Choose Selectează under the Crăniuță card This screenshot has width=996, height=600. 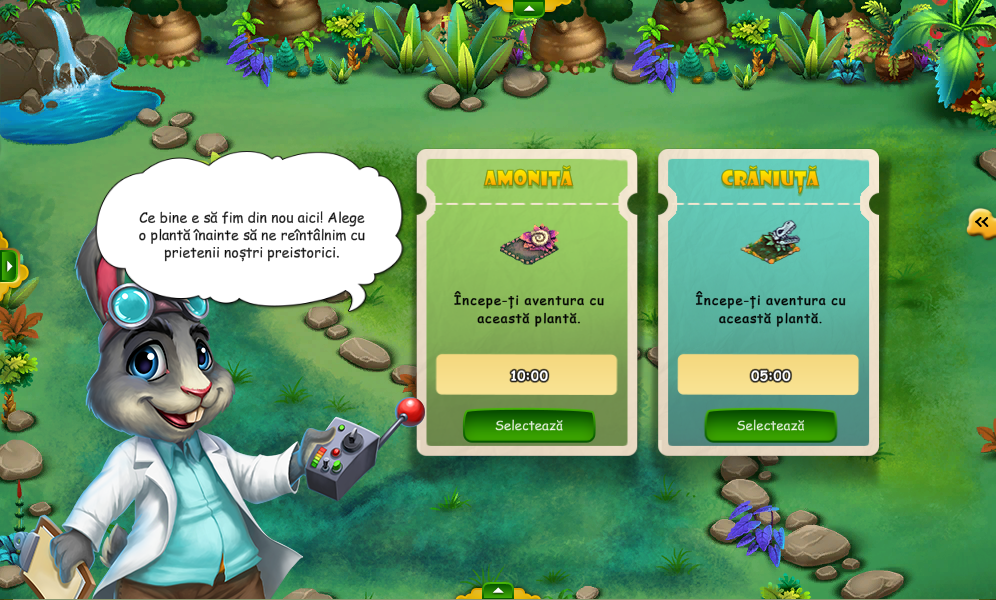point(770,425)
